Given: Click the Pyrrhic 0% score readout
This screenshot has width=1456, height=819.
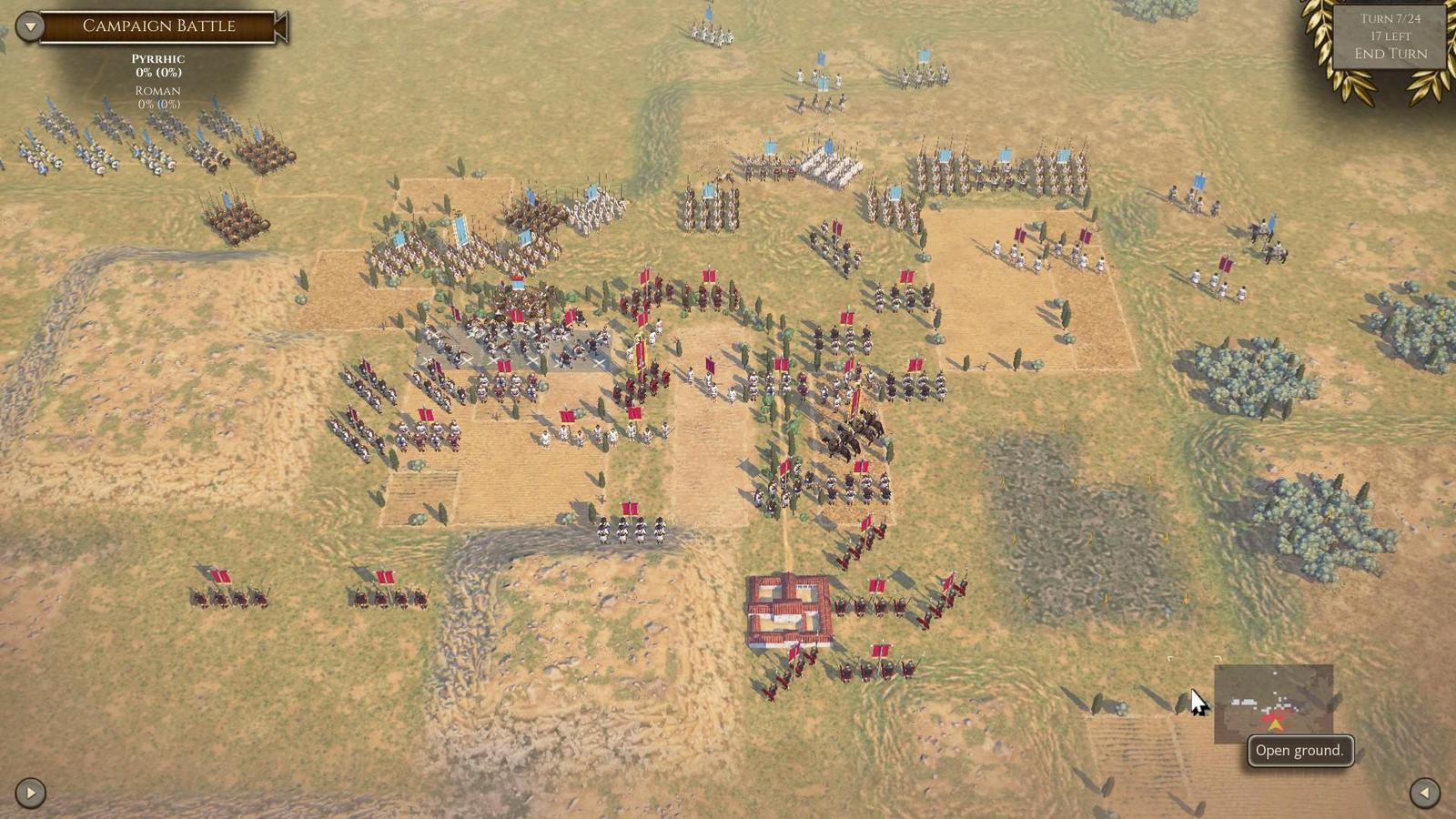Looking at the screenshot, I should (158, 66).
